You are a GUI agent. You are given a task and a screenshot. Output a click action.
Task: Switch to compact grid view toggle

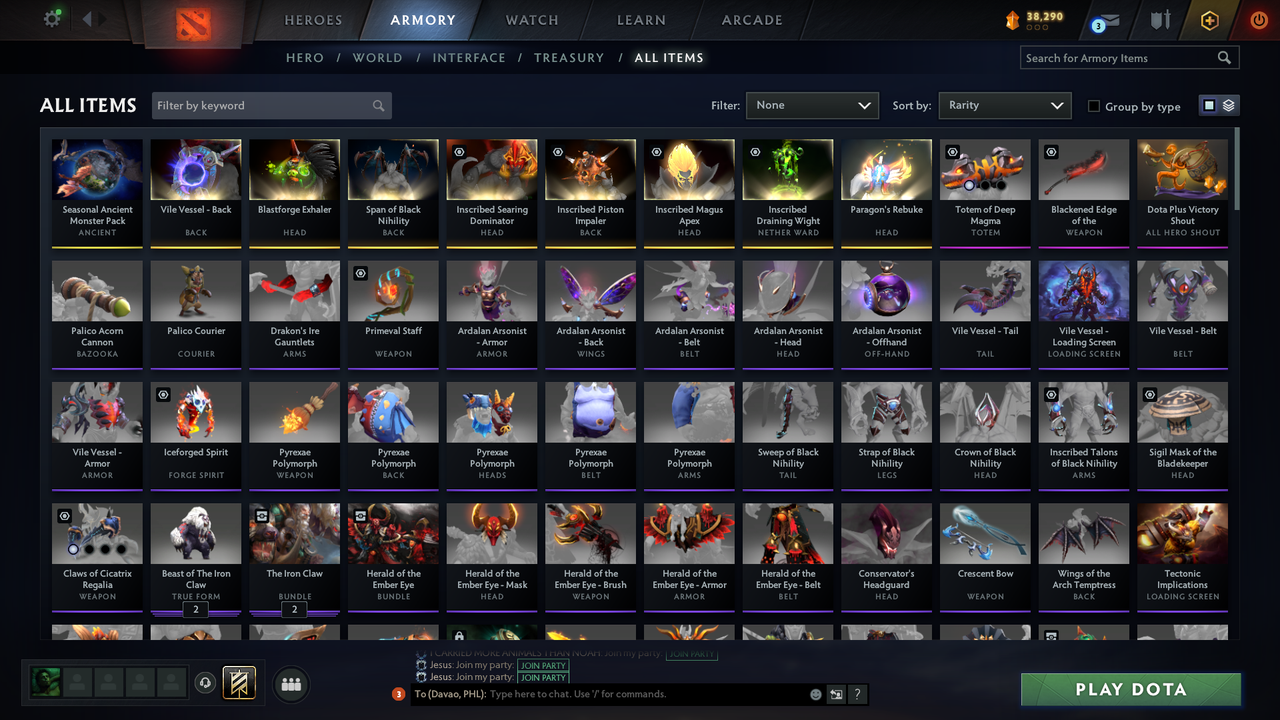click(1210, 105)
